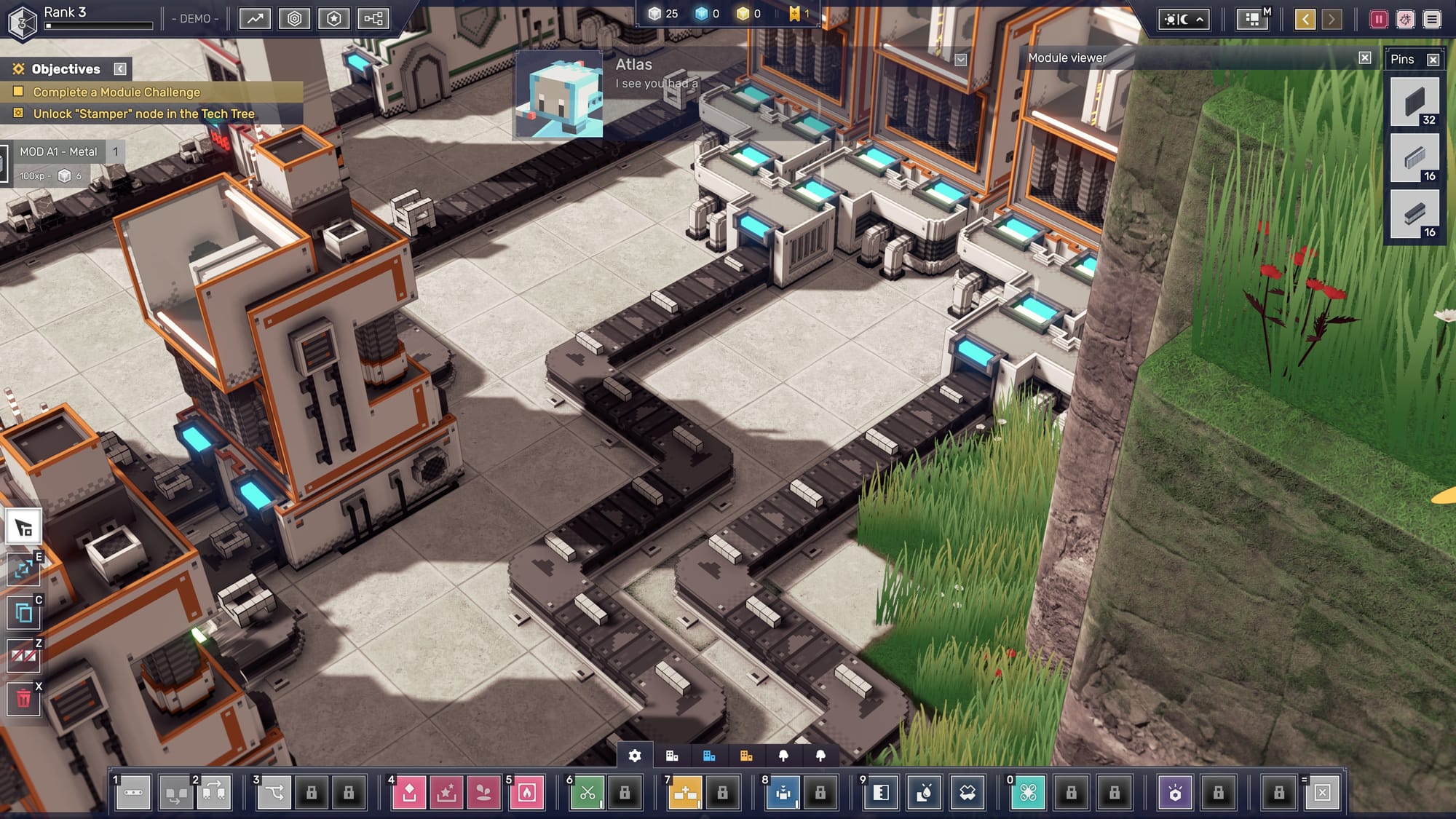This screenshot has width=1456, height=819.
Task: Close the Module viewer panel
Action: pyautogui.click(x=1365, y=58)
